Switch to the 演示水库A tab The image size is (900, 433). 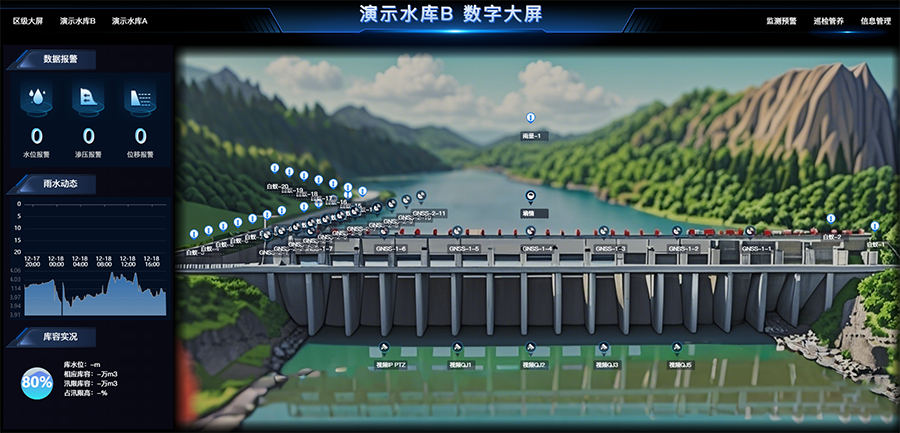click(x=130, y=20)
